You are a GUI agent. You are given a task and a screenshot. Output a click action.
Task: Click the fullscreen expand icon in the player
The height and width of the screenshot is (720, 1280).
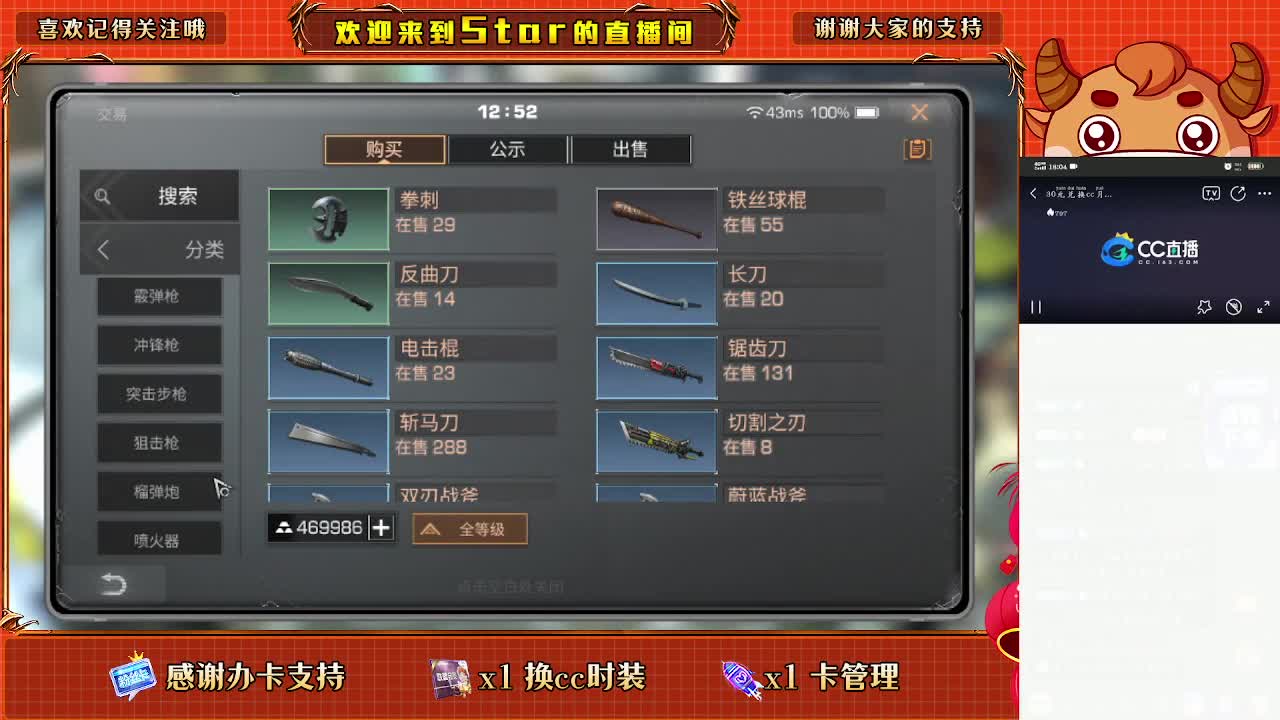coord(1264,307)
